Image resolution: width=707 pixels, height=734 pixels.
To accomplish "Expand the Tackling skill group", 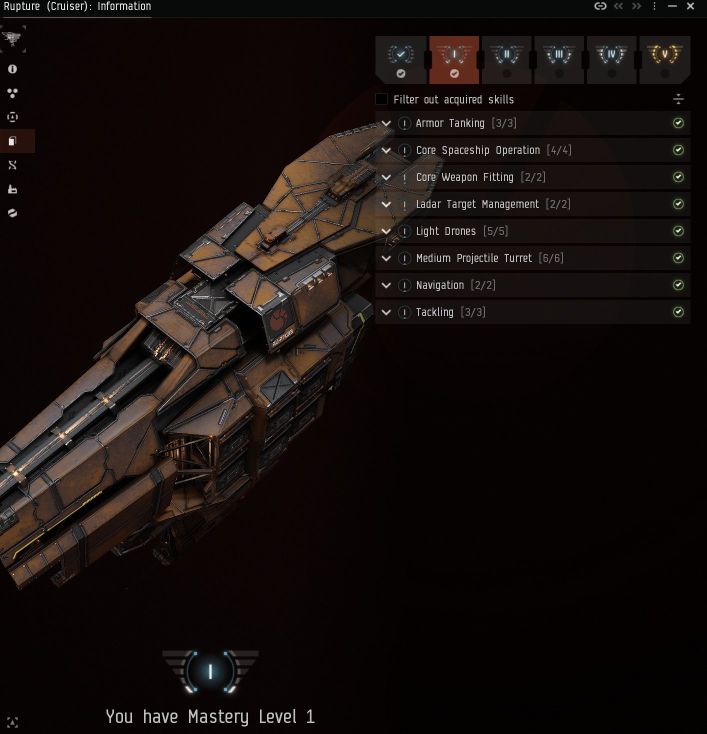I will (x=386, y=313).
